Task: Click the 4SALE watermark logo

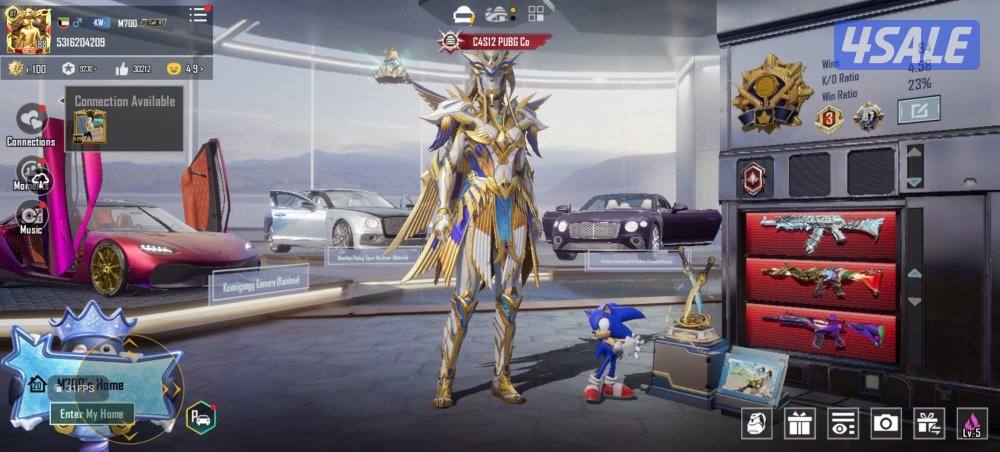Action: click(906, 46)
